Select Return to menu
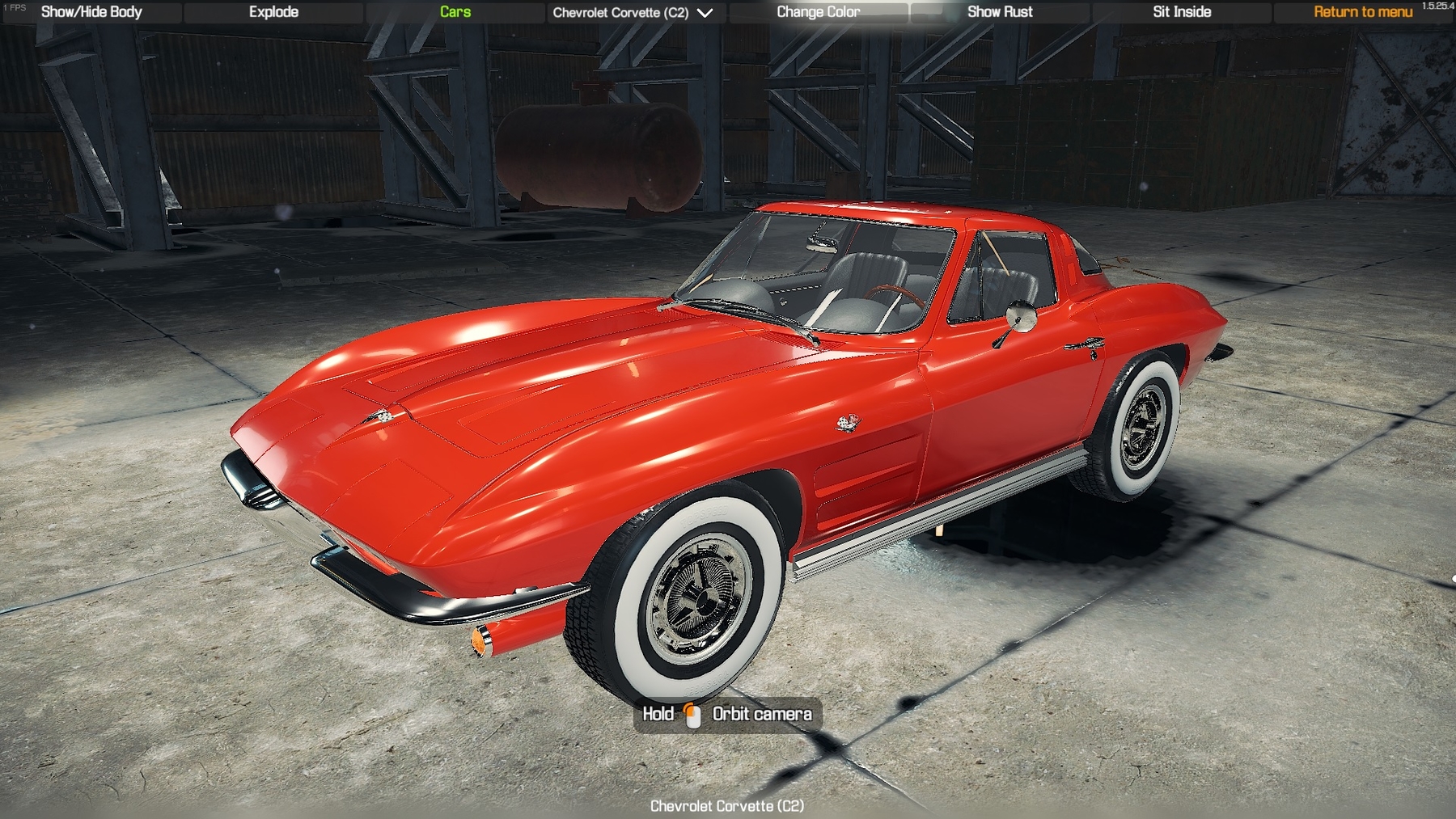 coord(1362,11)
